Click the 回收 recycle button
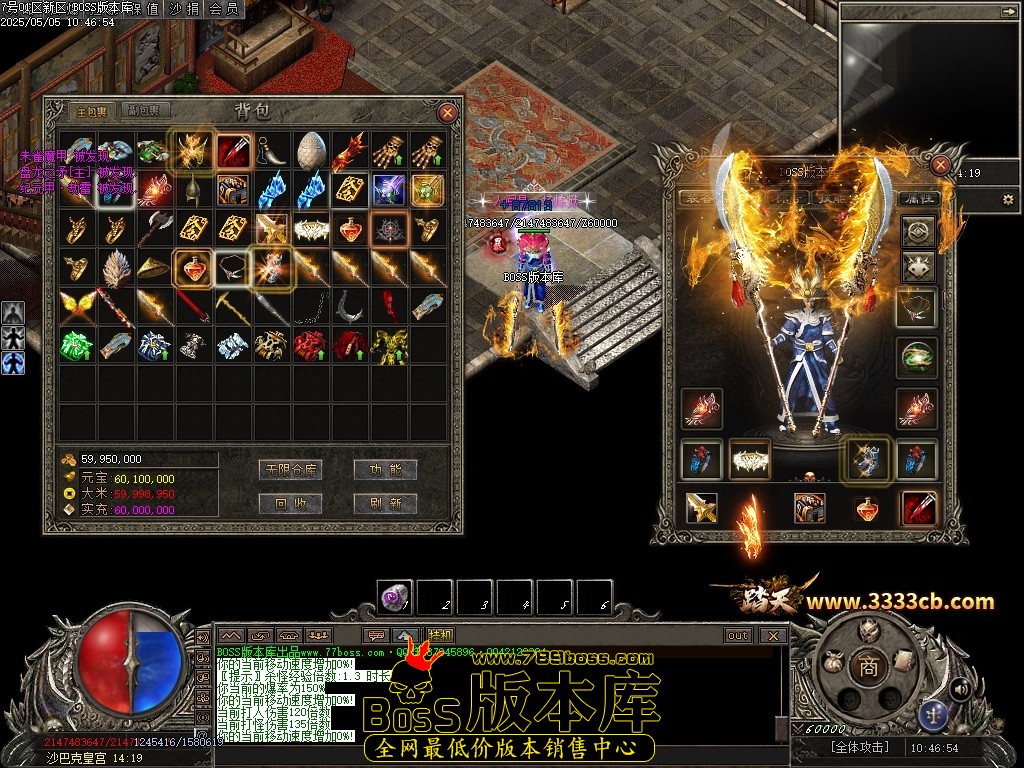The height and width of the screenshot is (768, 1024). click(x=290, y=503)
